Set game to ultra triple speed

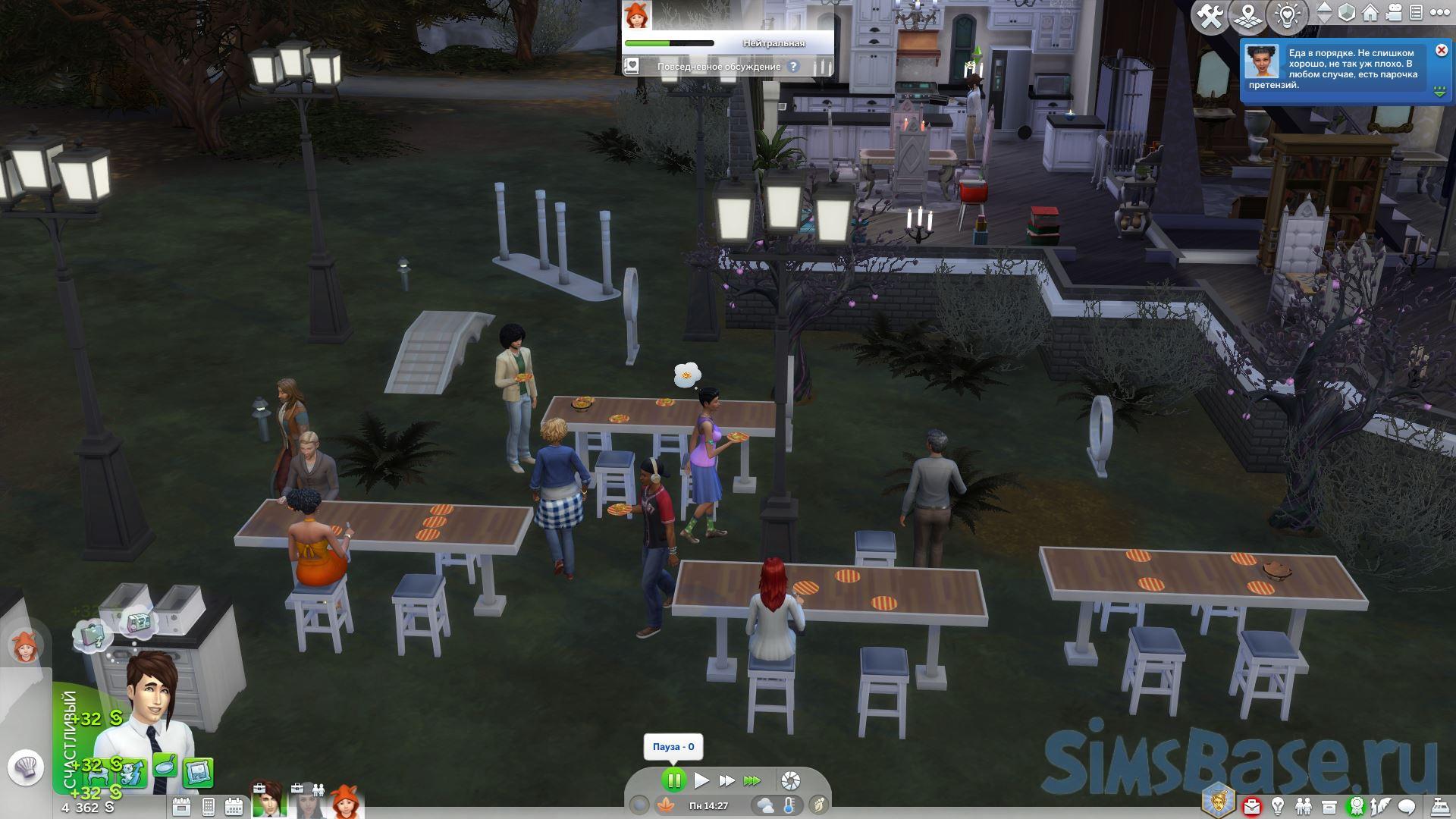coord(752,780)
